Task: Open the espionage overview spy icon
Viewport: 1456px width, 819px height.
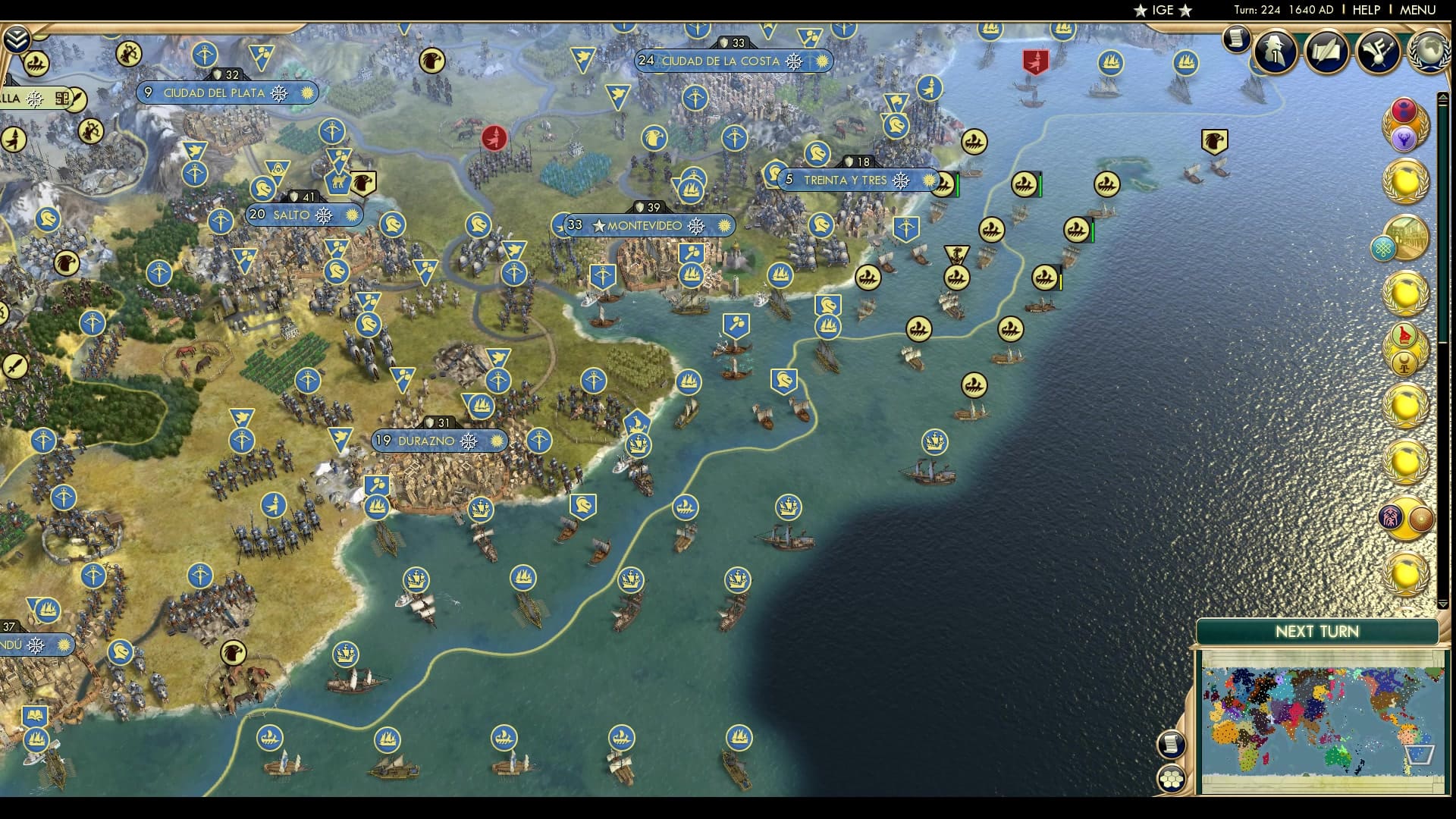Action: coord(1274,51)
